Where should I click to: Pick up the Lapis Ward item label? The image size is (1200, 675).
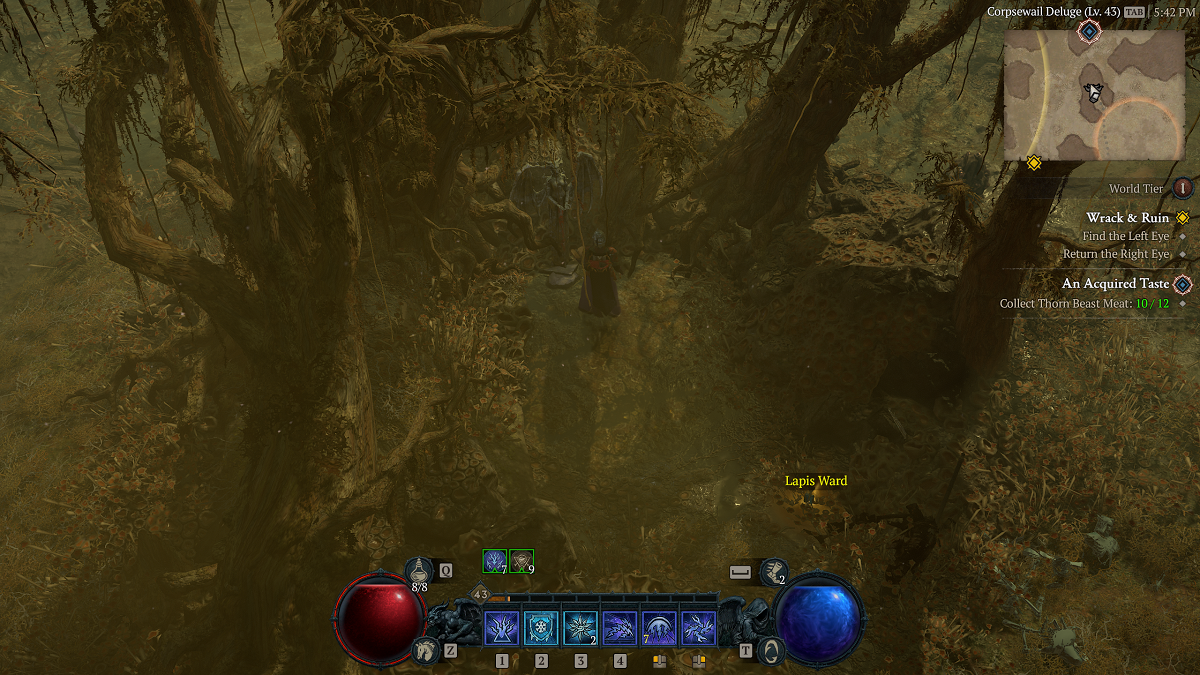click(816, 481)
